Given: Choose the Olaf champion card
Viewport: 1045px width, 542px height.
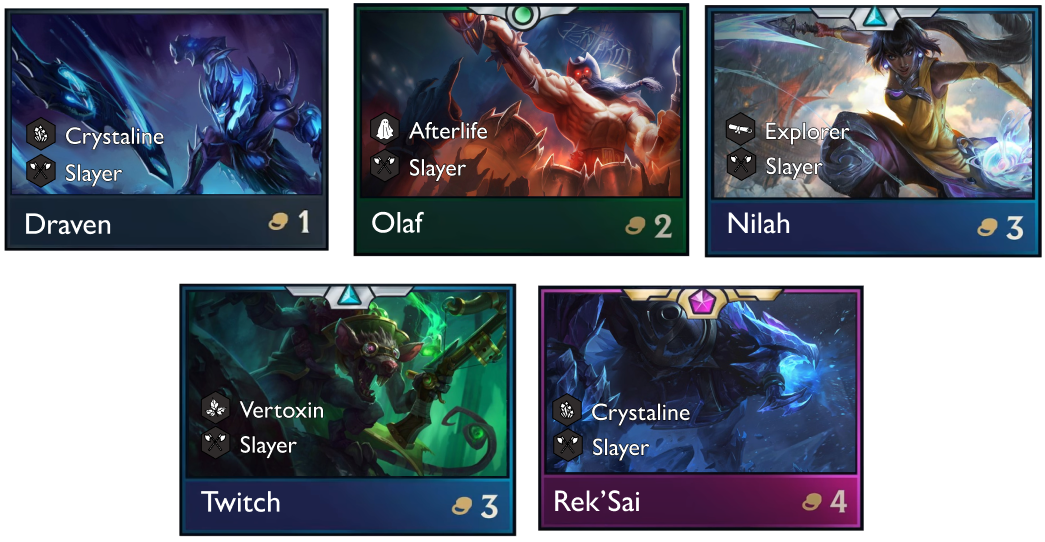Looking at the screenshot, I should click(x=520, y=130).
